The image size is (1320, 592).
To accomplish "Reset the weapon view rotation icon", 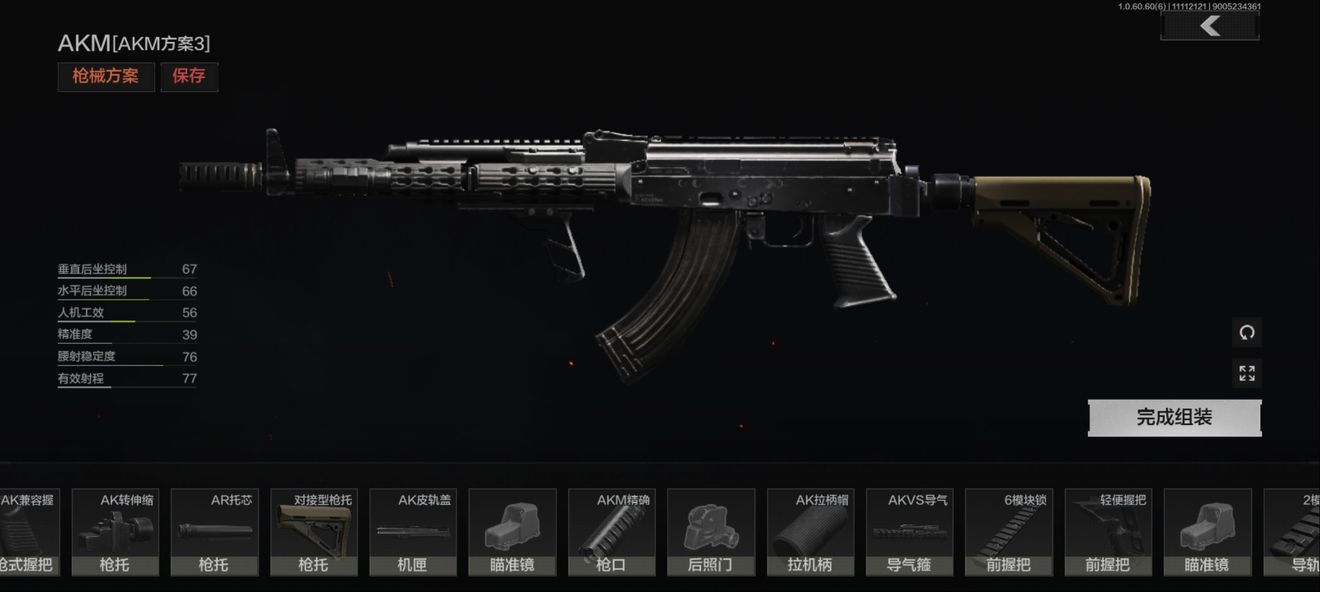I will (x=1246, y=332).
